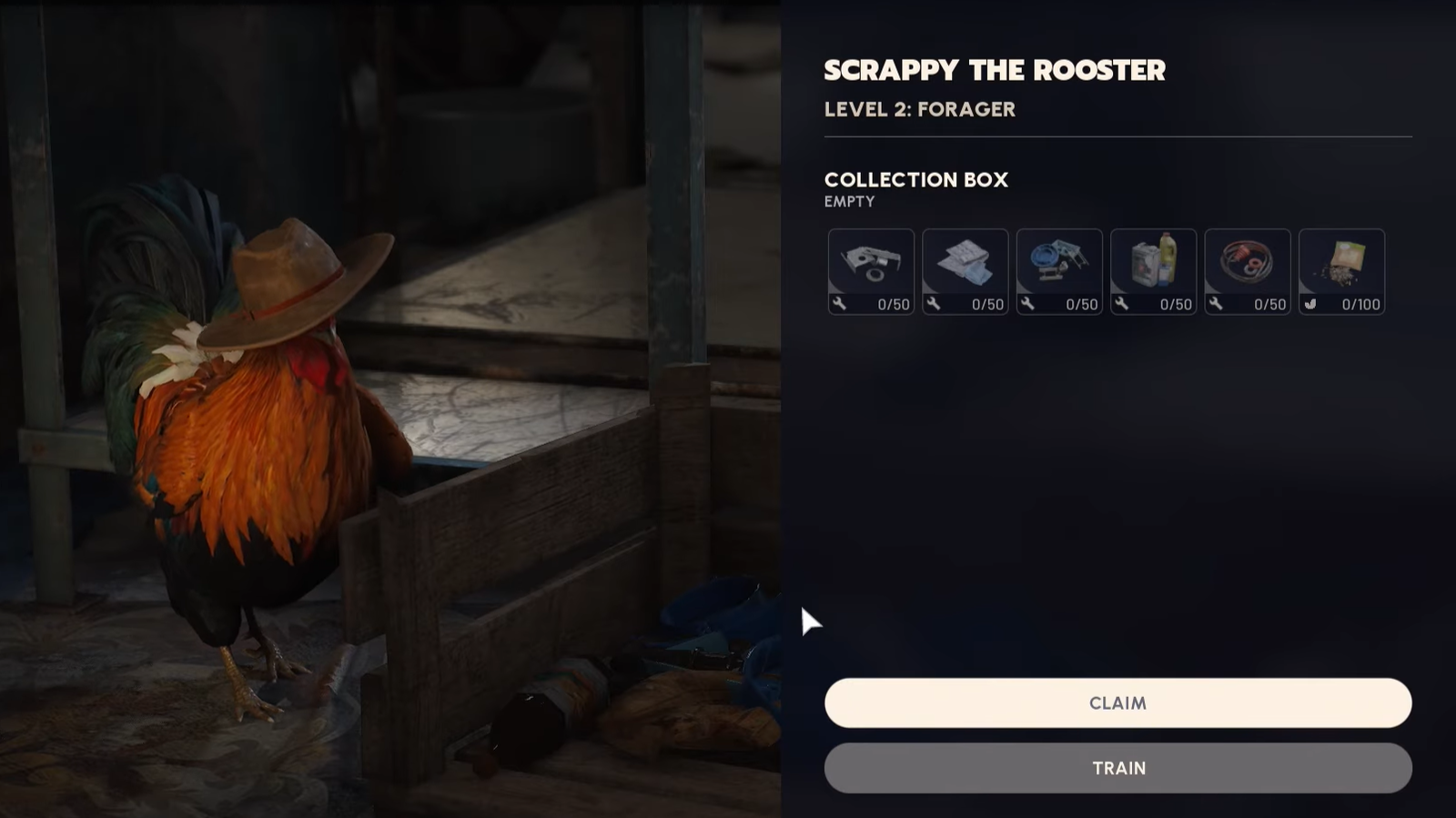This screenshot has width=1456, height=818.
Task: Select the seed packet slot
Action: [1341, 271]
